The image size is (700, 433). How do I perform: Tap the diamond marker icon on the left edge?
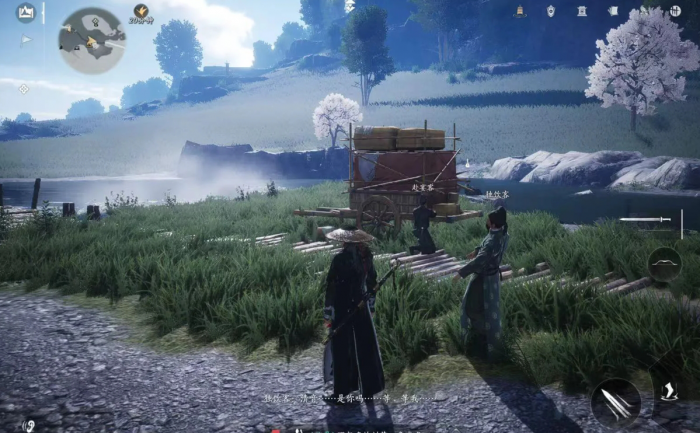pos(24,88)
